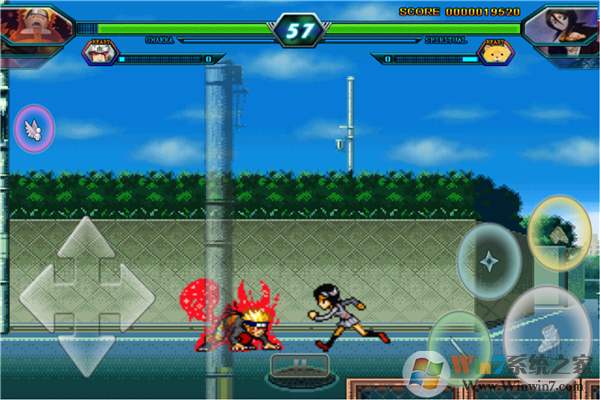
Task: Tap the yellow bubble skill button
Action: point(559,232)
